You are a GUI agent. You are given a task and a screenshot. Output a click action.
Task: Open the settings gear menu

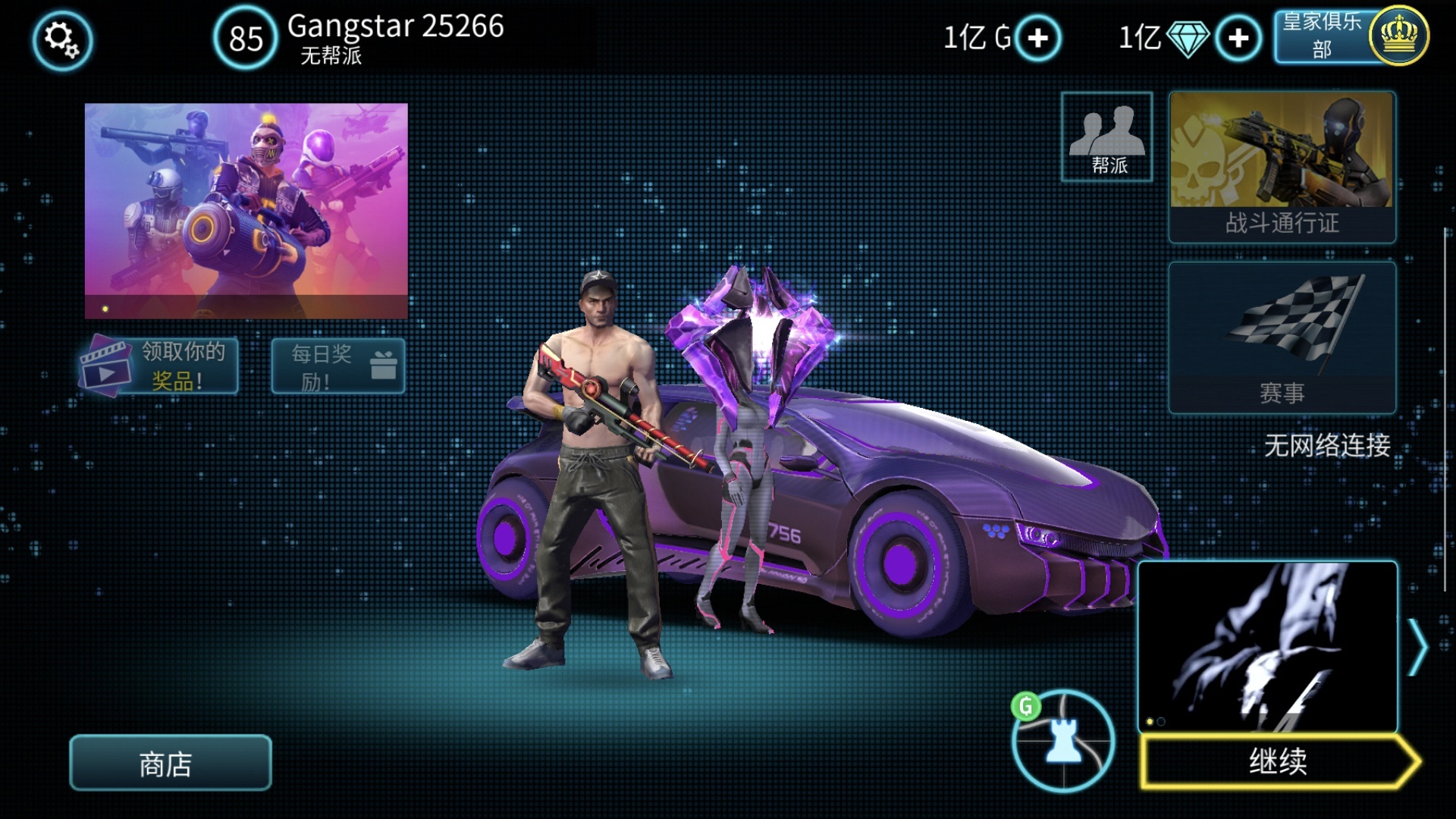point(62,39)
